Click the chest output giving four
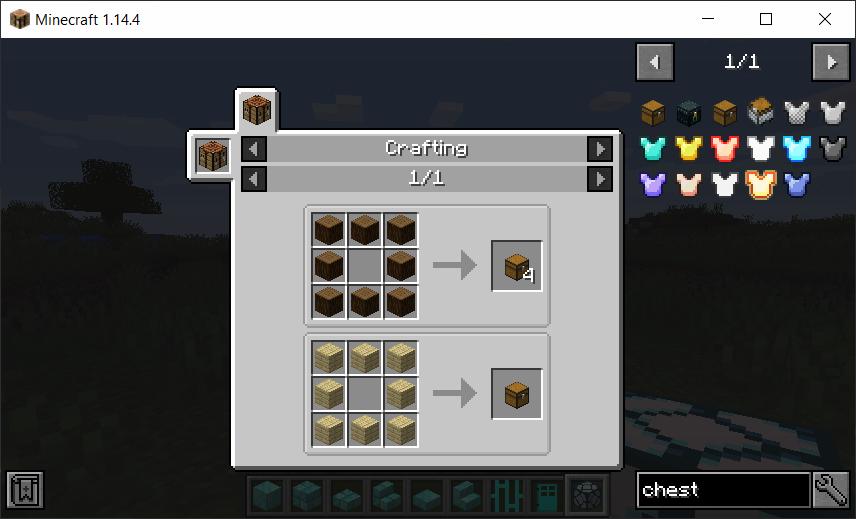856x519 pixels. 517,266
